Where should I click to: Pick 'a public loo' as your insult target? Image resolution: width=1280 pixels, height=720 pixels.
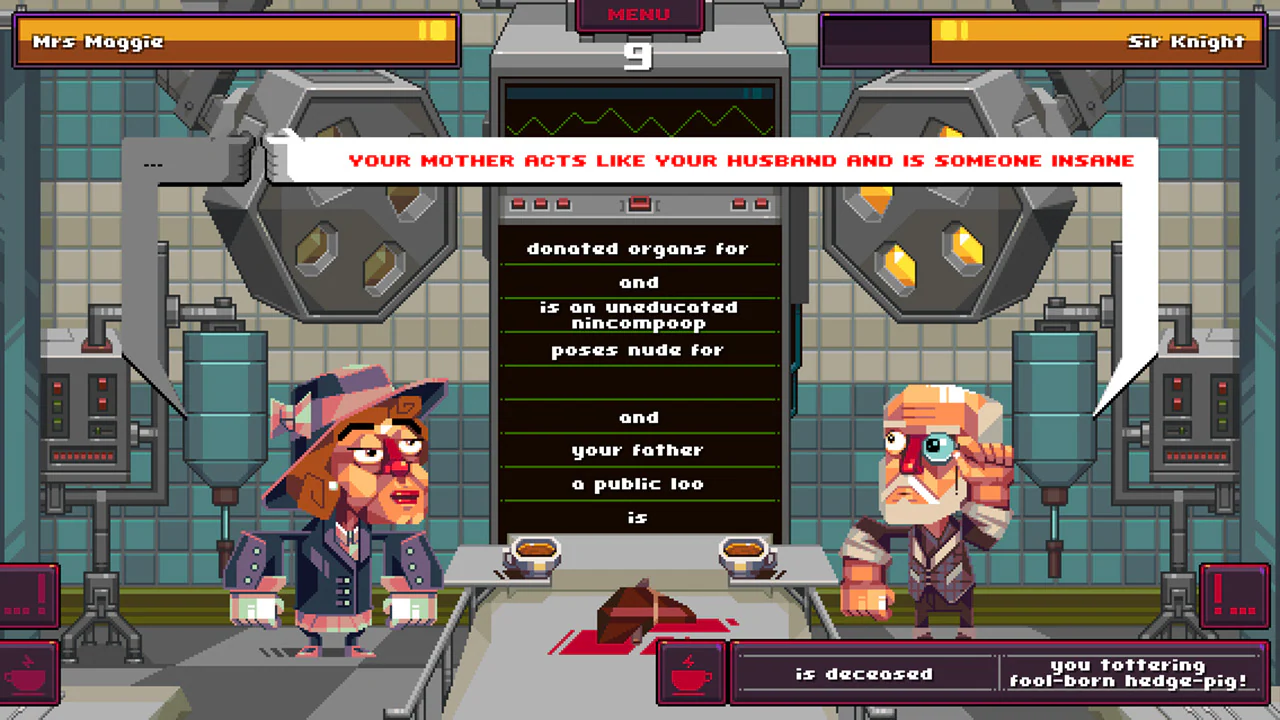638,483
